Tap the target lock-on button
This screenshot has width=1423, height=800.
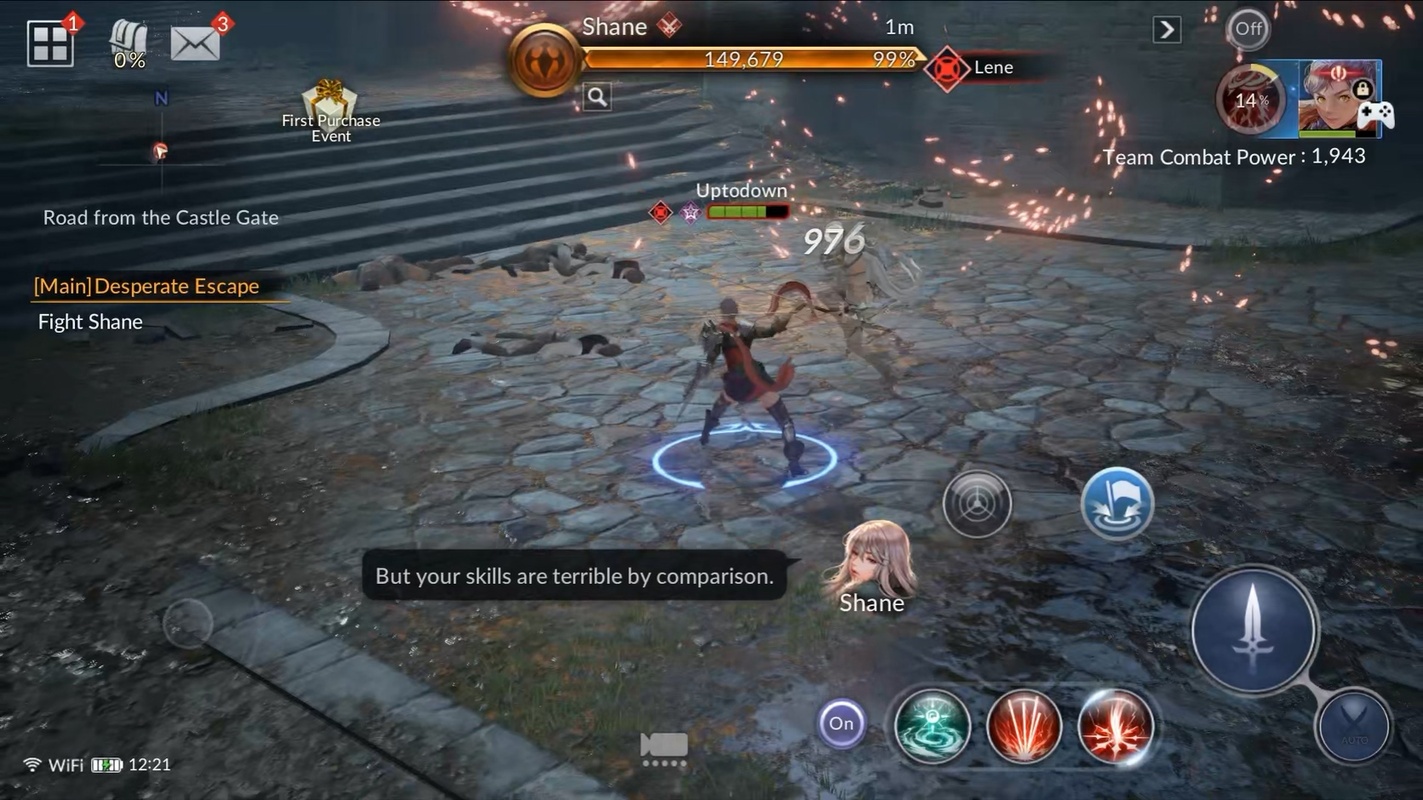977,504
